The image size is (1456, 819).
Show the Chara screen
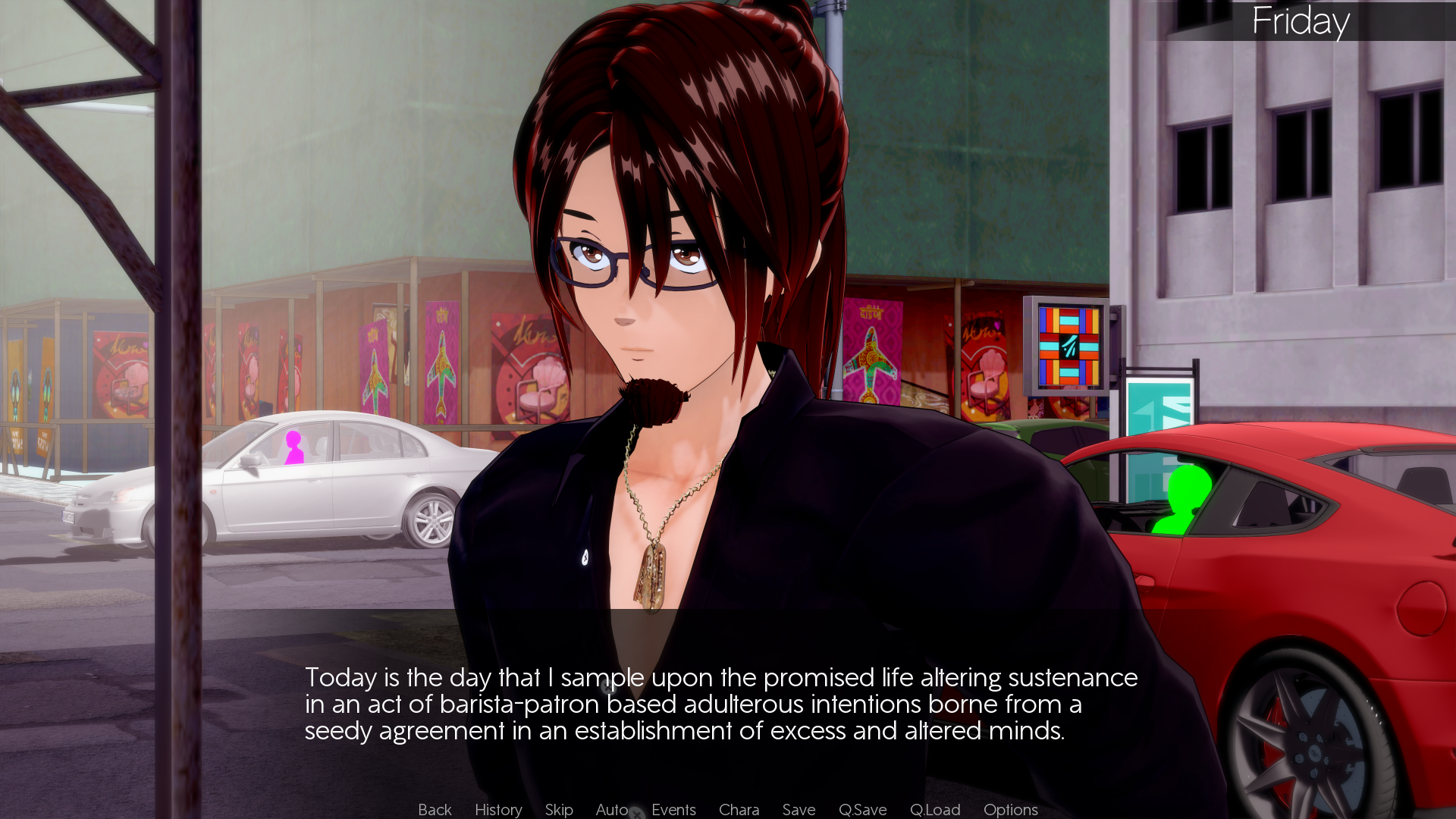coord(739,809)
